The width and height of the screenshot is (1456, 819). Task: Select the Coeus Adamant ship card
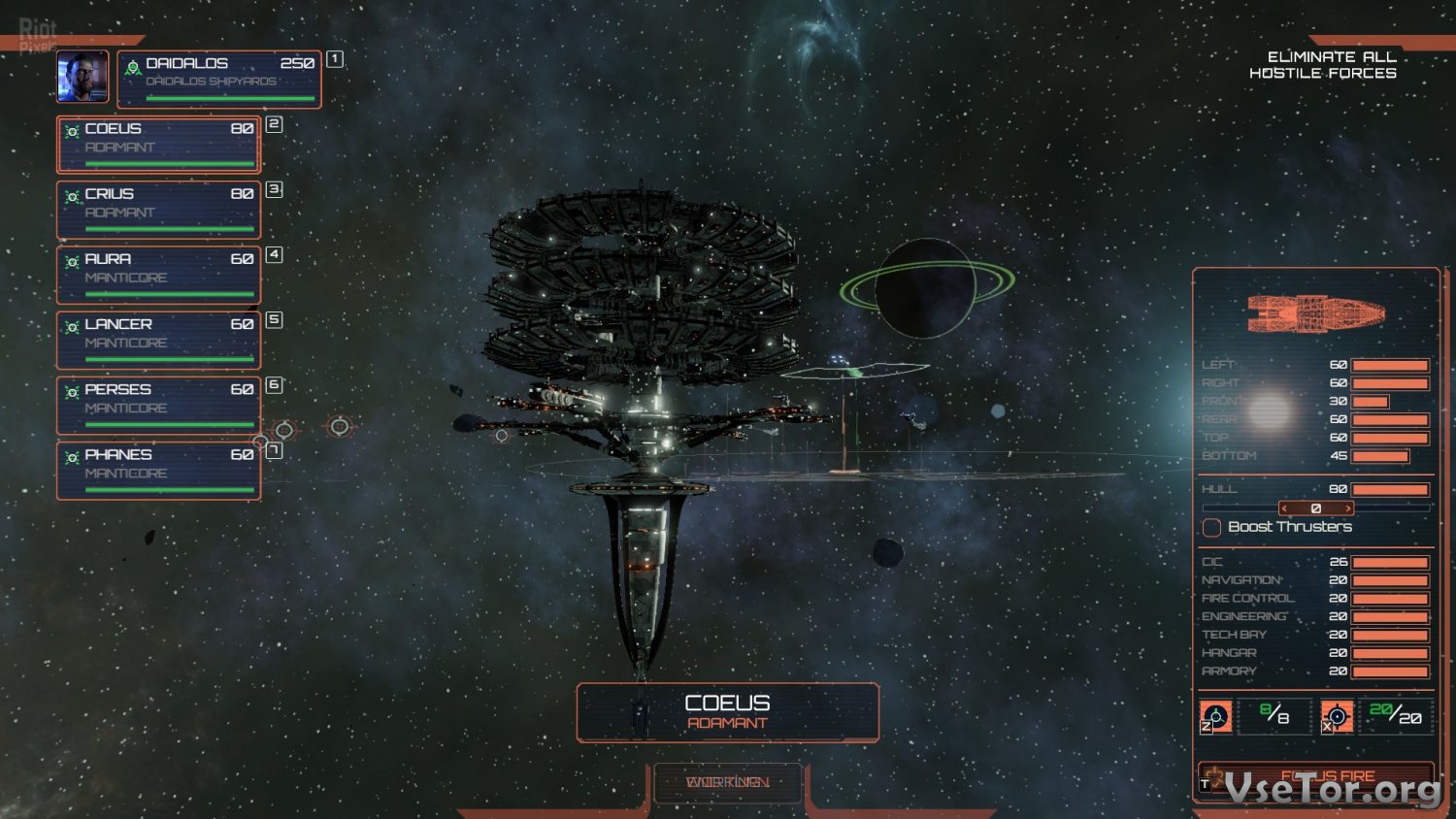(159, 144)
